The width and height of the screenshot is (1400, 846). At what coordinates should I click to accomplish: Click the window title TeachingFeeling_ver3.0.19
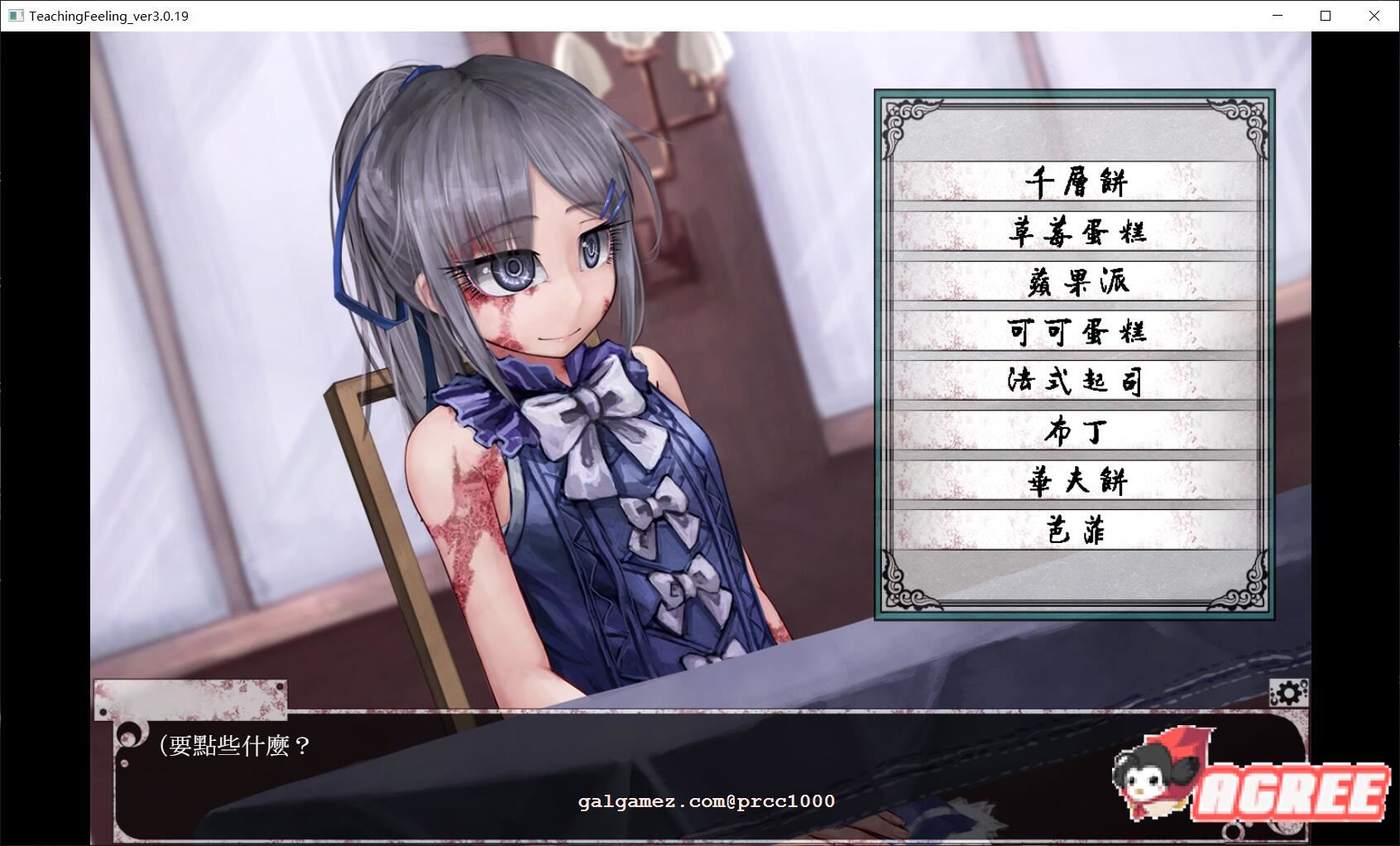pos(108,15)
